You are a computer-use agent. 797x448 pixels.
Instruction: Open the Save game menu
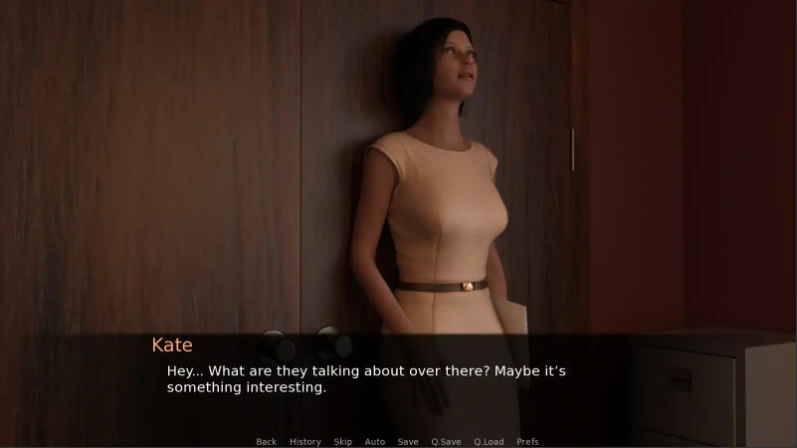point(408,441)
